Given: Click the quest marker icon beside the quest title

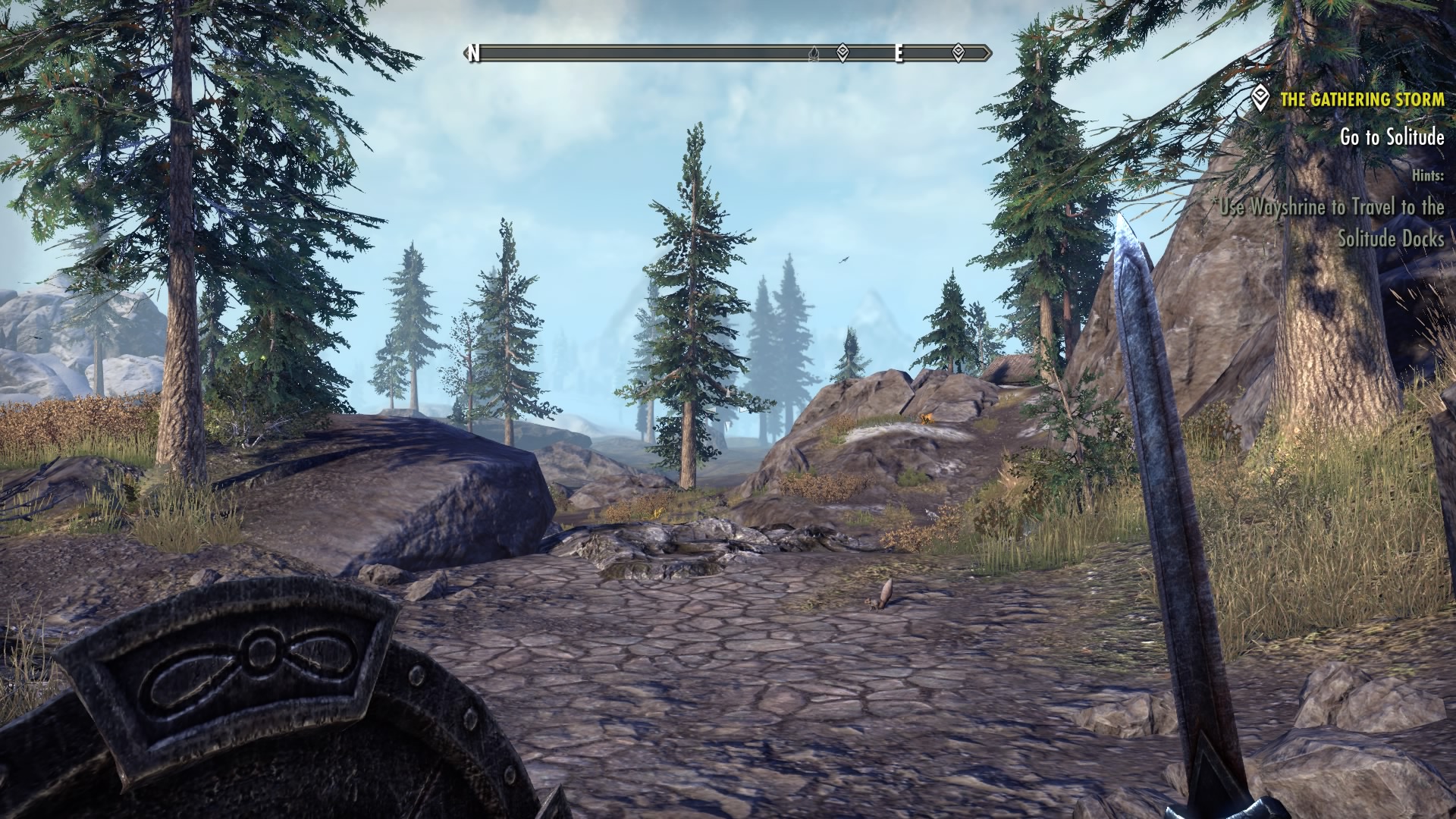Looking at the screenshot, I should pyautogui.click(x=1260, y=99).
